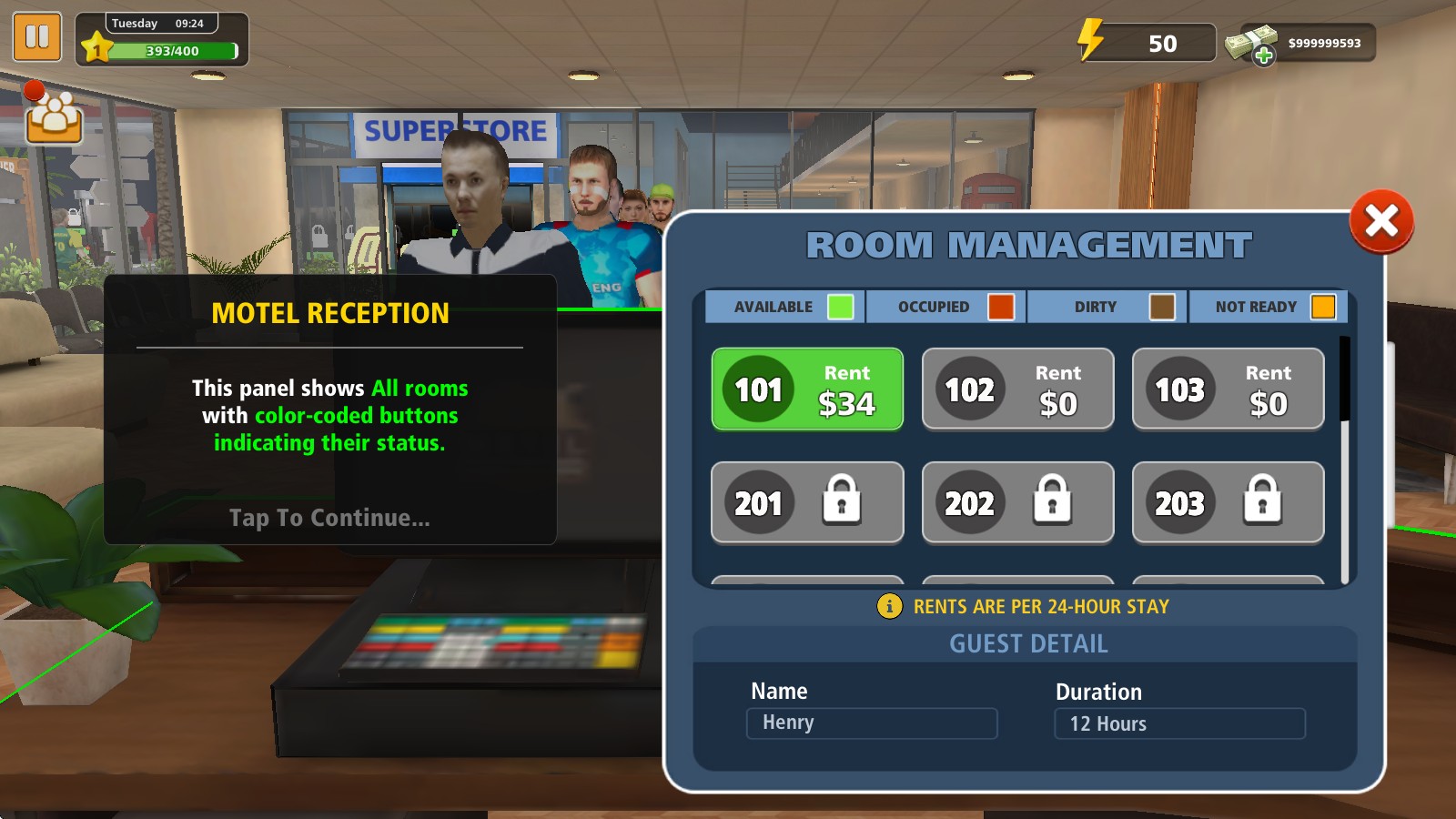
Task: Choose room 102 tile
Action: (1017, 389)
